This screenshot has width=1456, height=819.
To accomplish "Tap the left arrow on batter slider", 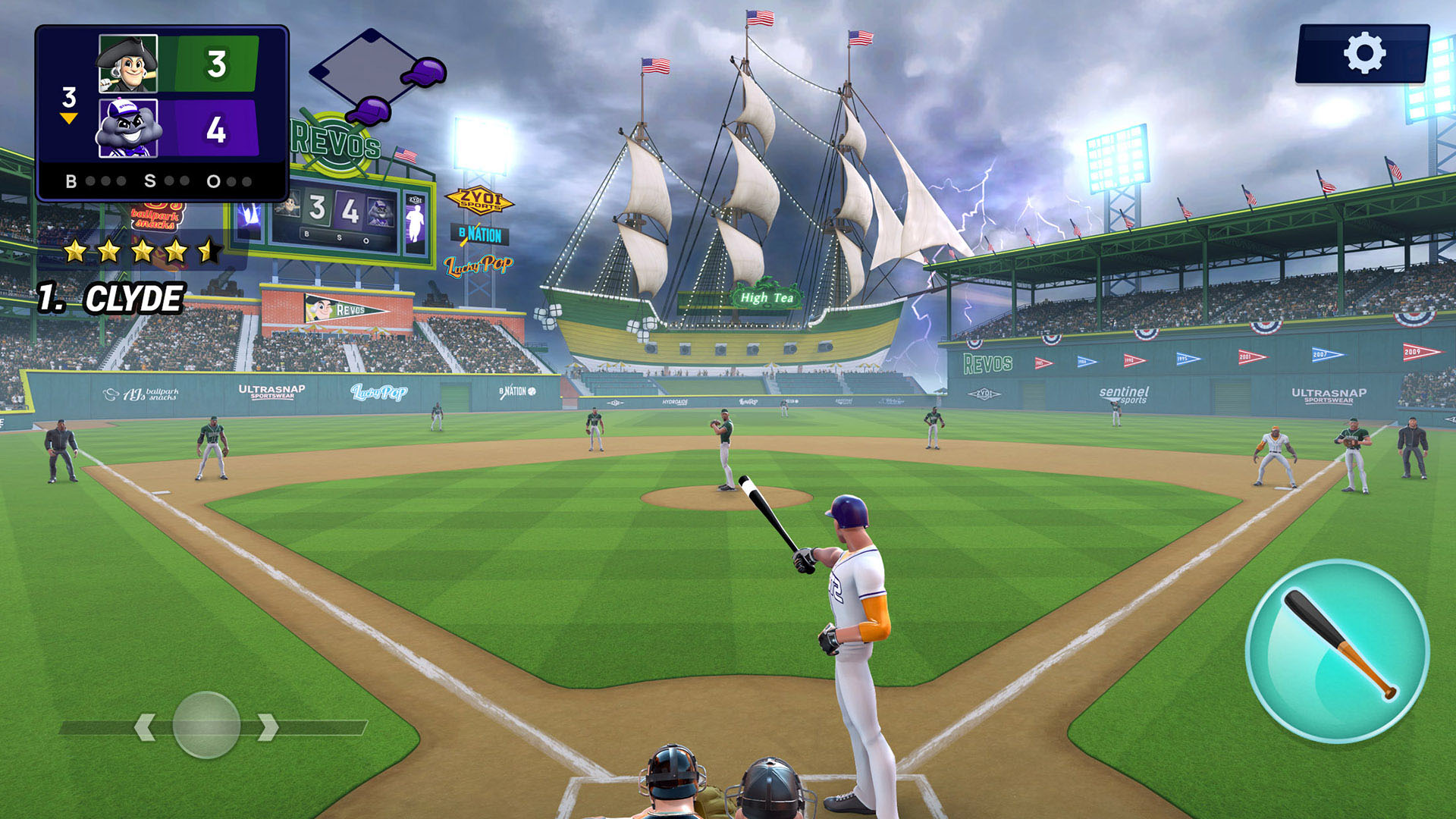I will pos(145,726).
